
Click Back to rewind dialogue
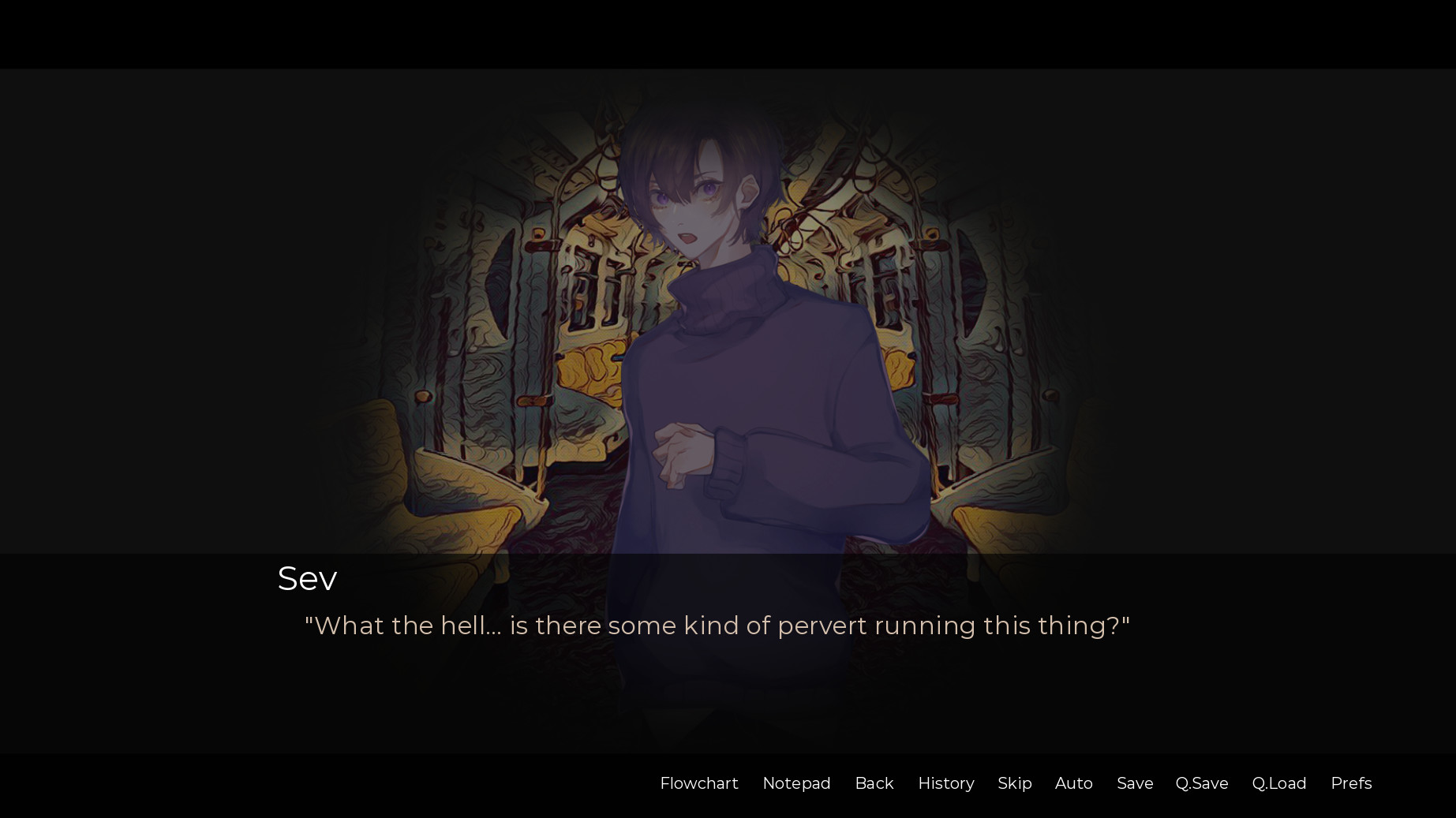[874, 783]
